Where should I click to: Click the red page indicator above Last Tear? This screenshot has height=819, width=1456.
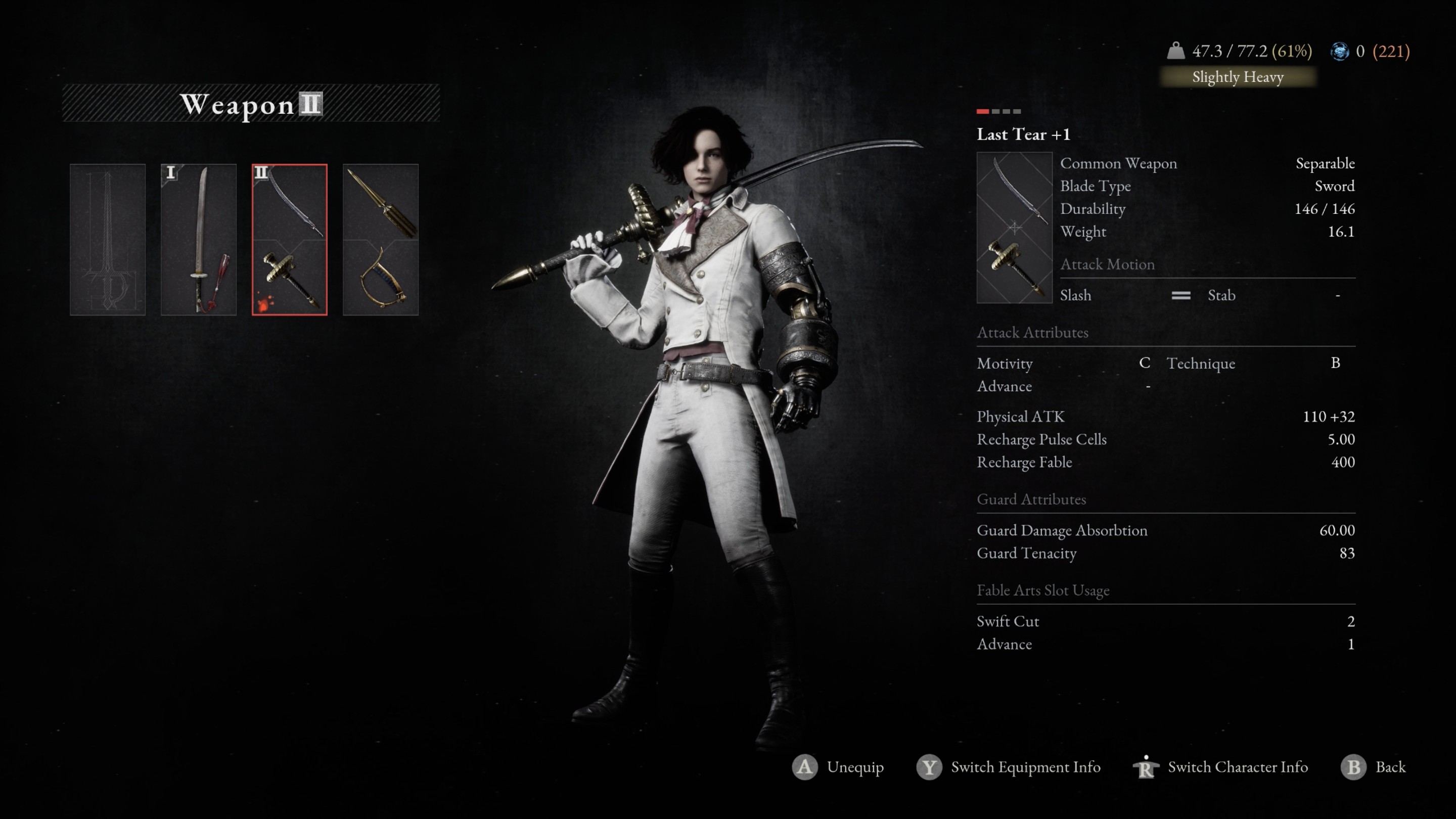pyautogui.click(x=982, y=111)
